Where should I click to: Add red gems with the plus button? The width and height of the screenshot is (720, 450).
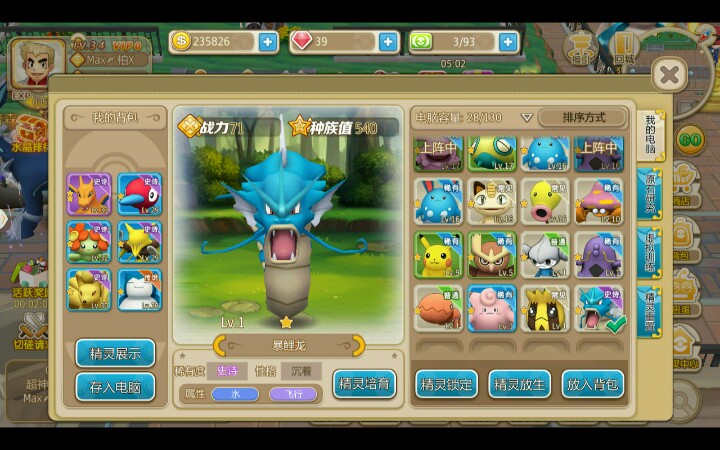click(x=388, y=42)
